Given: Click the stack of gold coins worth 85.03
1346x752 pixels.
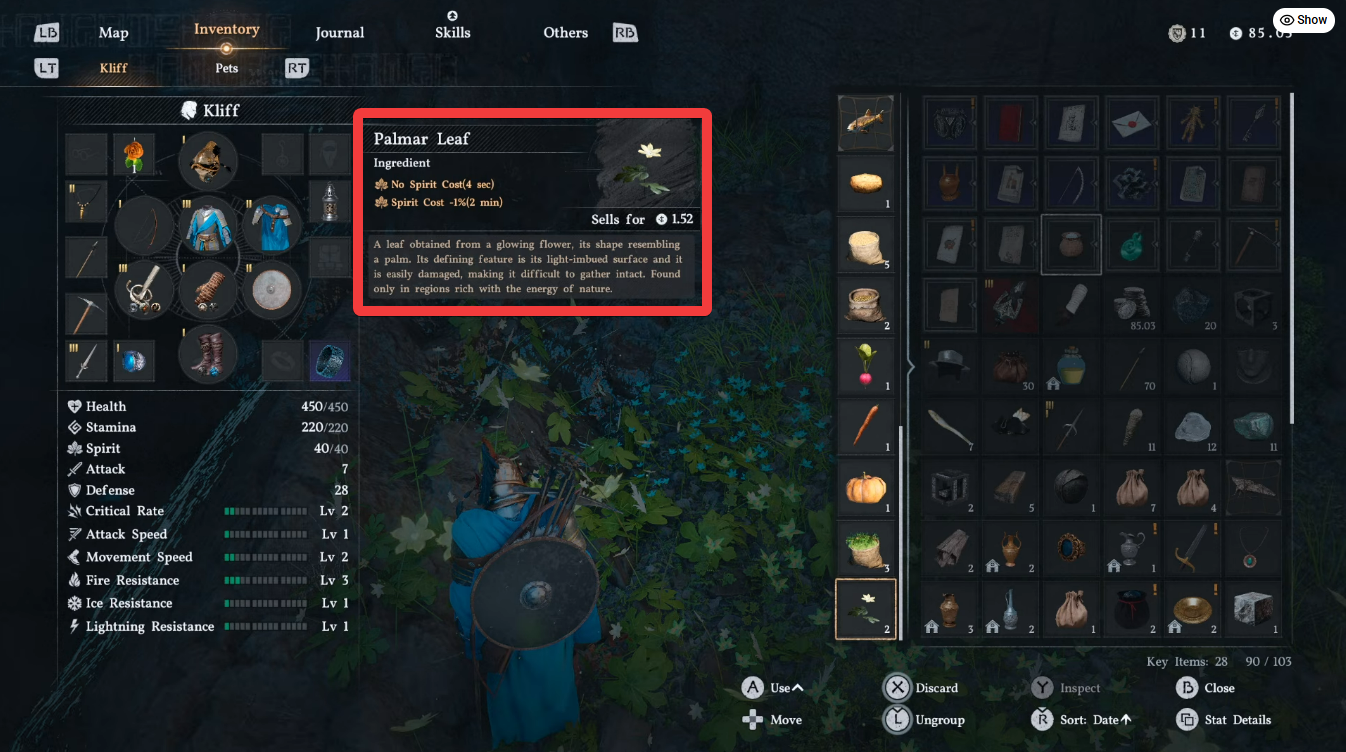Looking at the screenshot, I should [x=1132, y=305].
